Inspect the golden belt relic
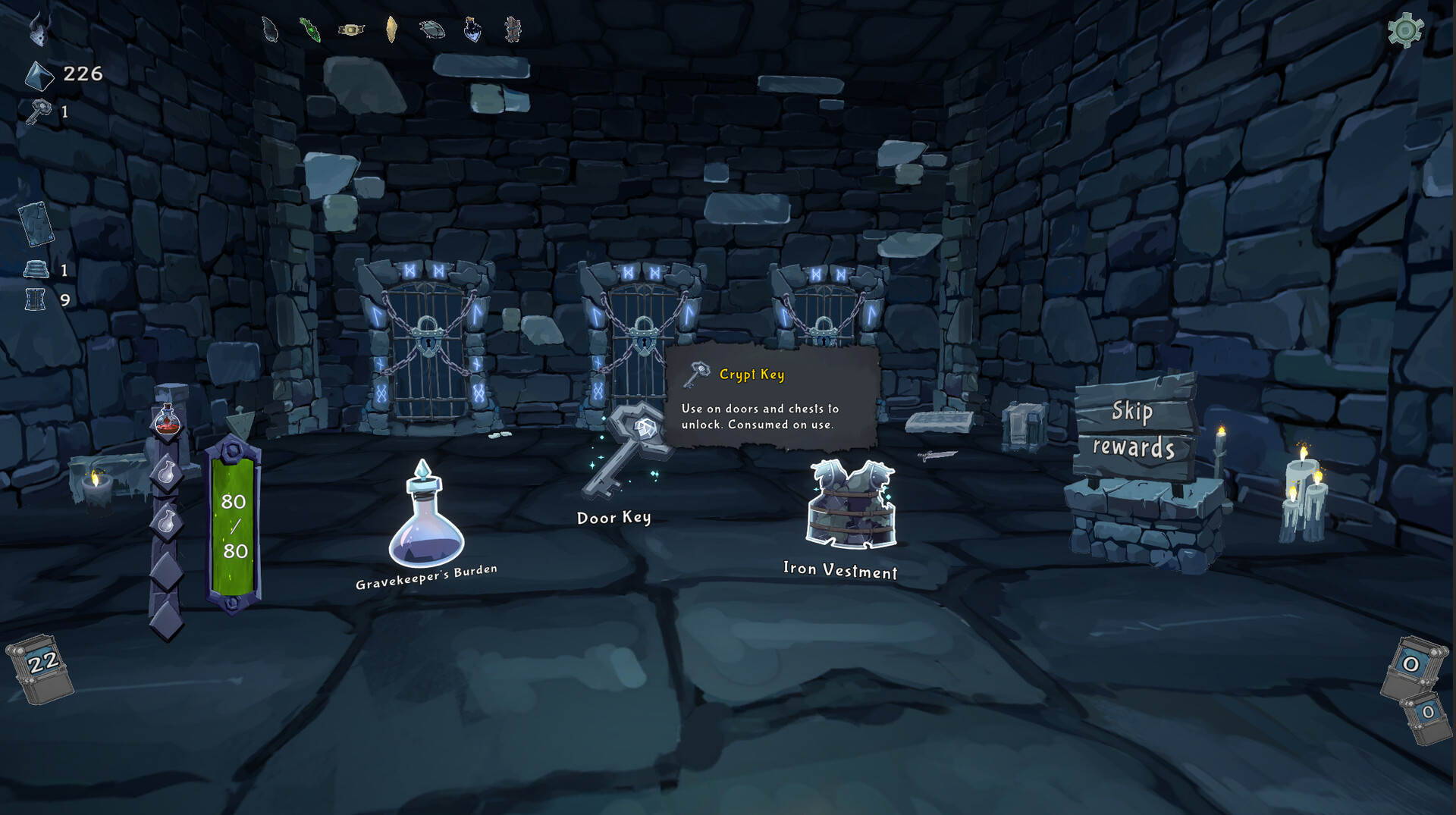 [351, 30]
